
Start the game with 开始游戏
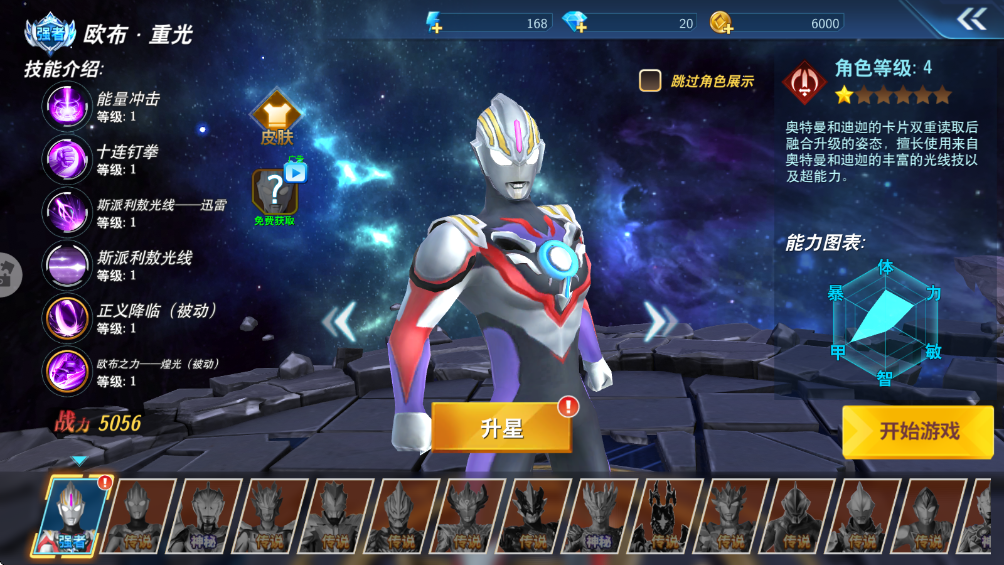click(918, 432)
